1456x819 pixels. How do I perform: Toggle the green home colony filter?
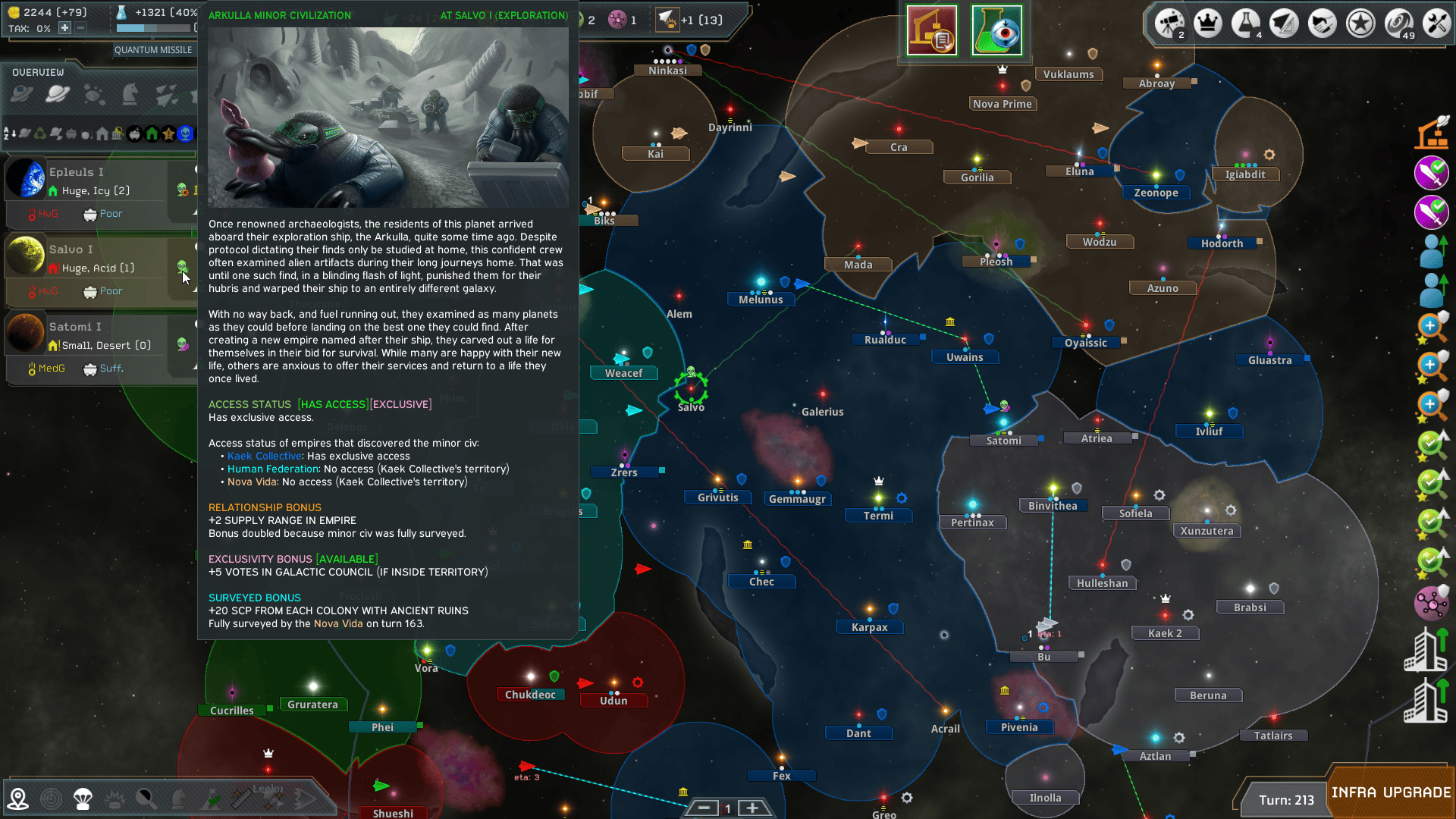pos(152,135)
